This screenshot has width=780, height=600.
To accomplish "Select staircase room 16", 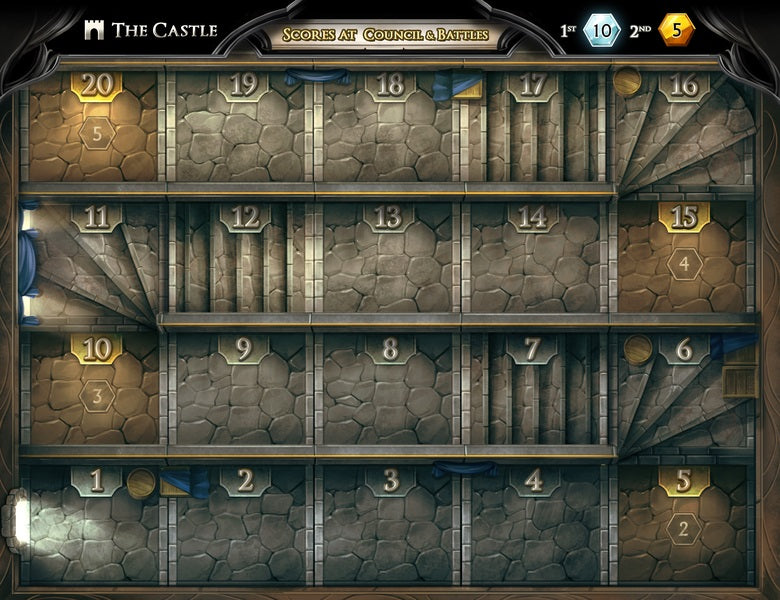I will [x=684, y=128].
